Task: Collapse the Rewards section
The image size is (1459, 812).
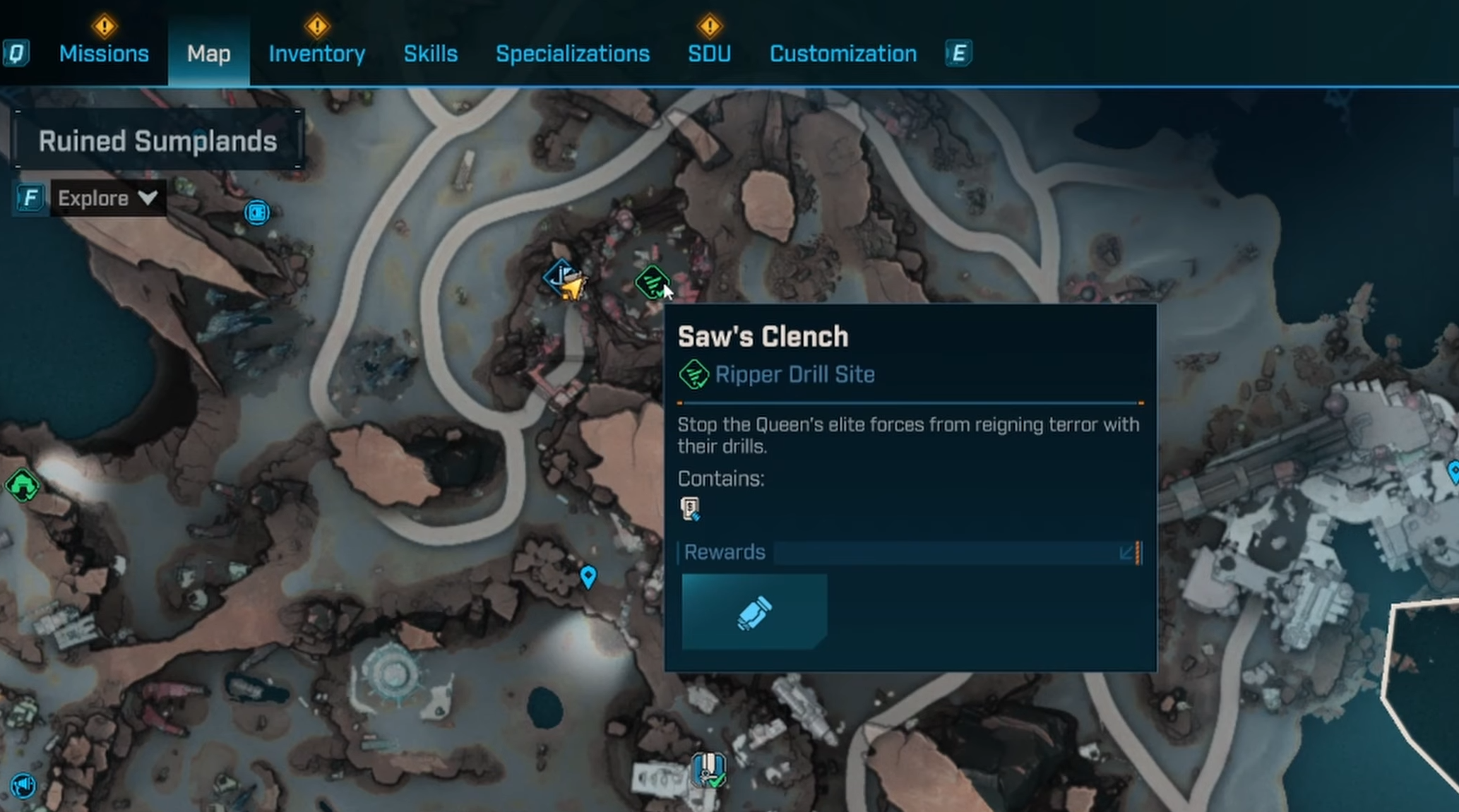Action: tap(1127, 552)
